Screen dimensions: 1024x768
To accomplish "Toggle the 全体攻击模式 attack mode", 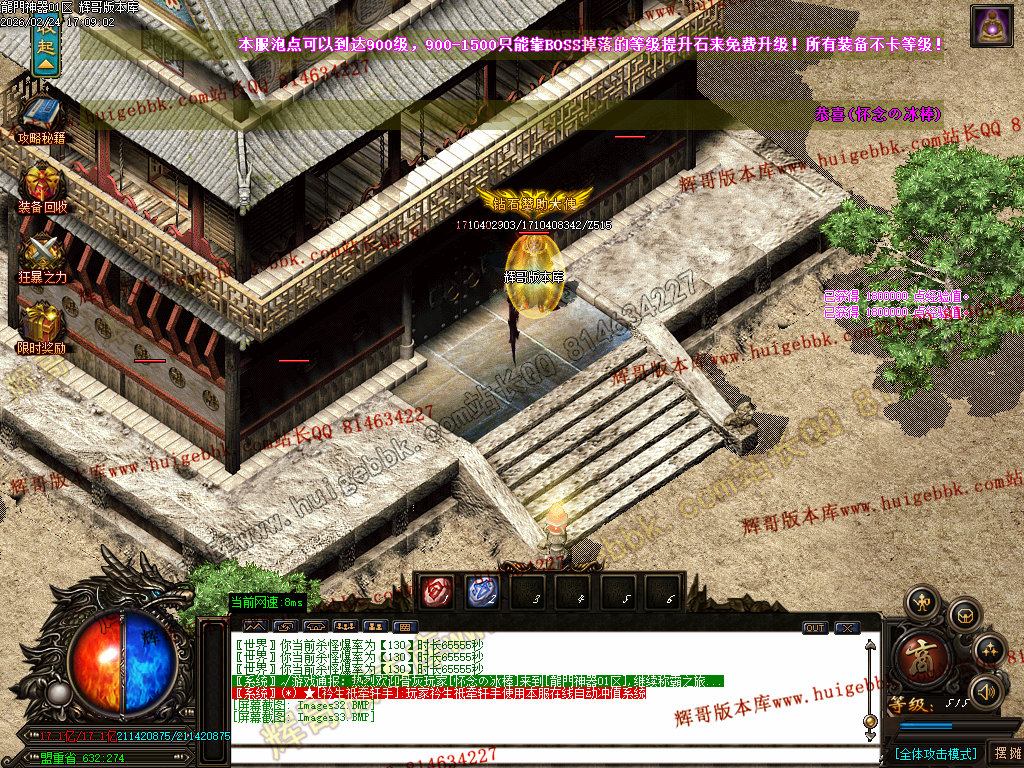I will click(x=935, y=753).
